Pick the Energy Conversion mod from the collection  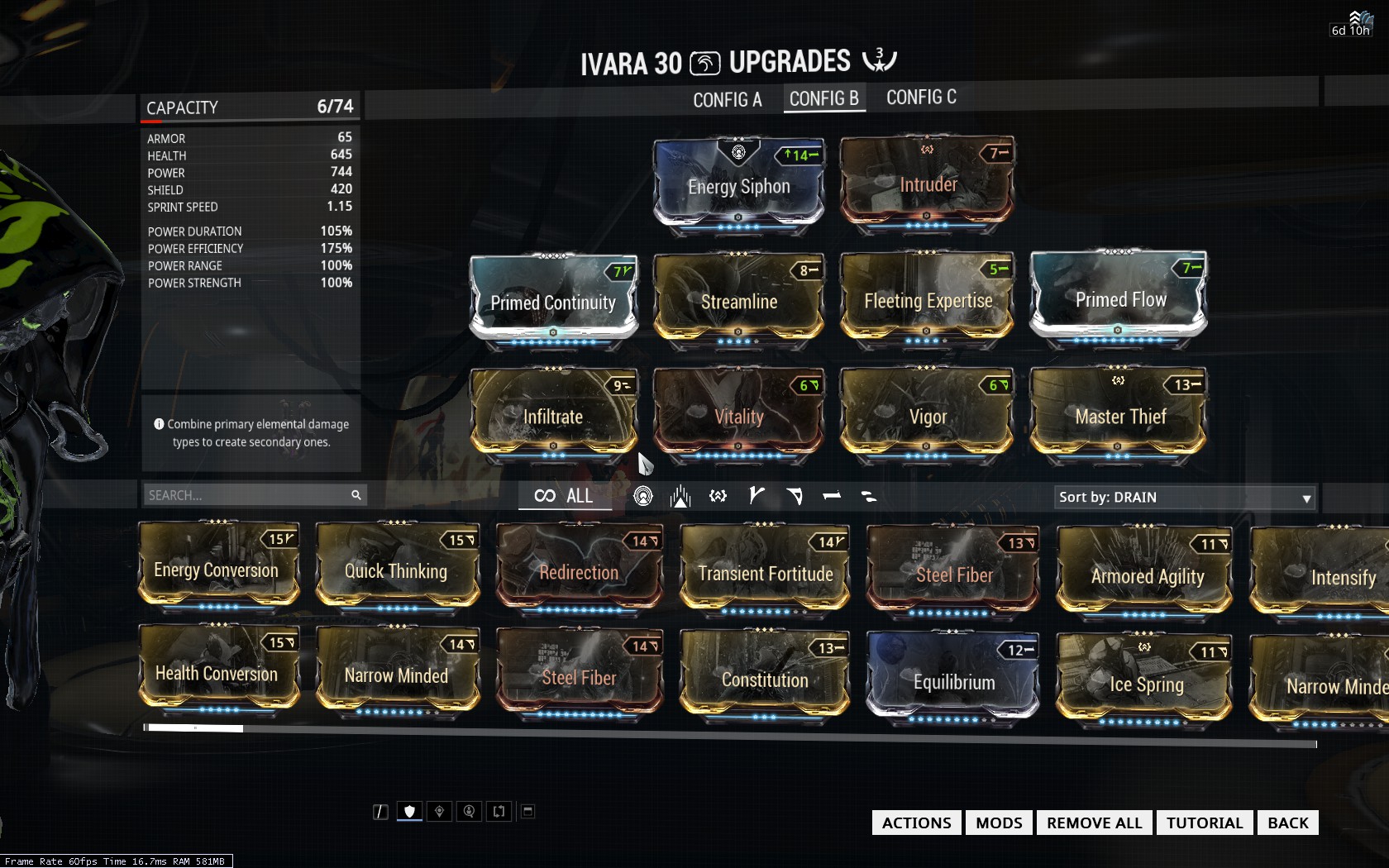(217, 569)
